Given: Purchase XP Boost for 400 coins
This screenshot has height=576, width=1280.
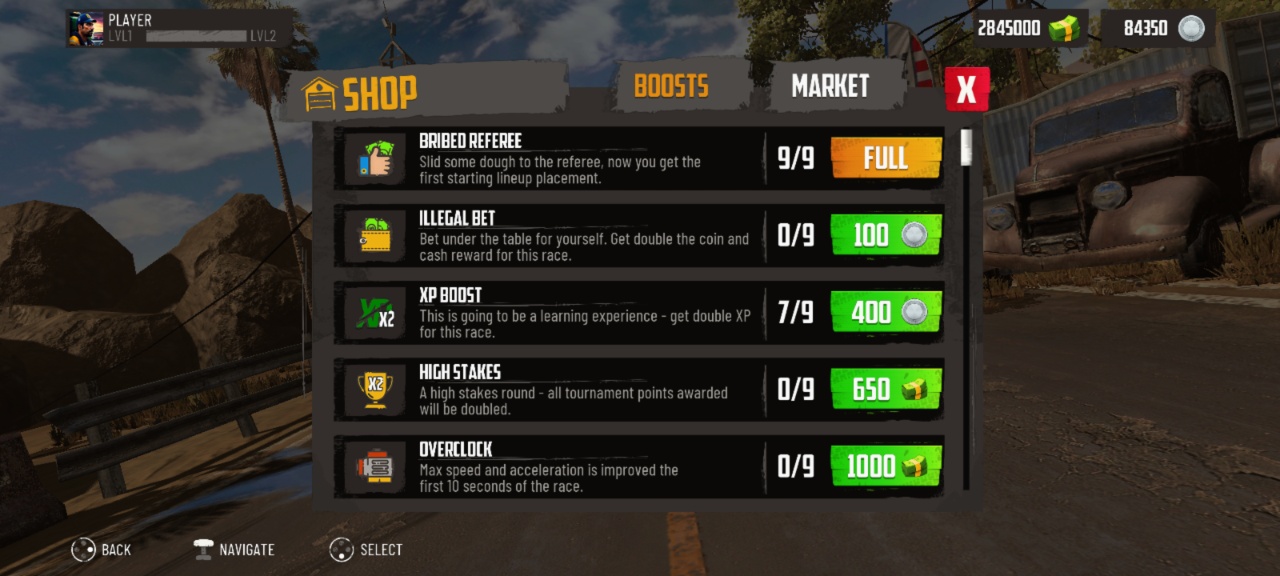Looking at the screenshot, I should click(886, 312).
